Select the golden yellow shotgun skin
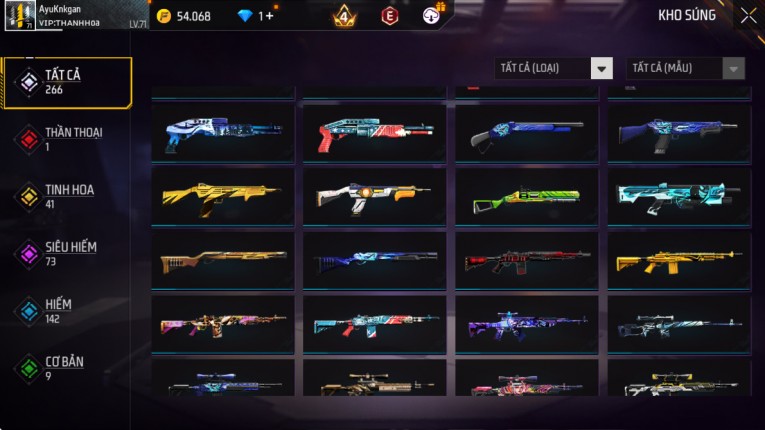This screenshot has height=430, width=765. (223, 196)
